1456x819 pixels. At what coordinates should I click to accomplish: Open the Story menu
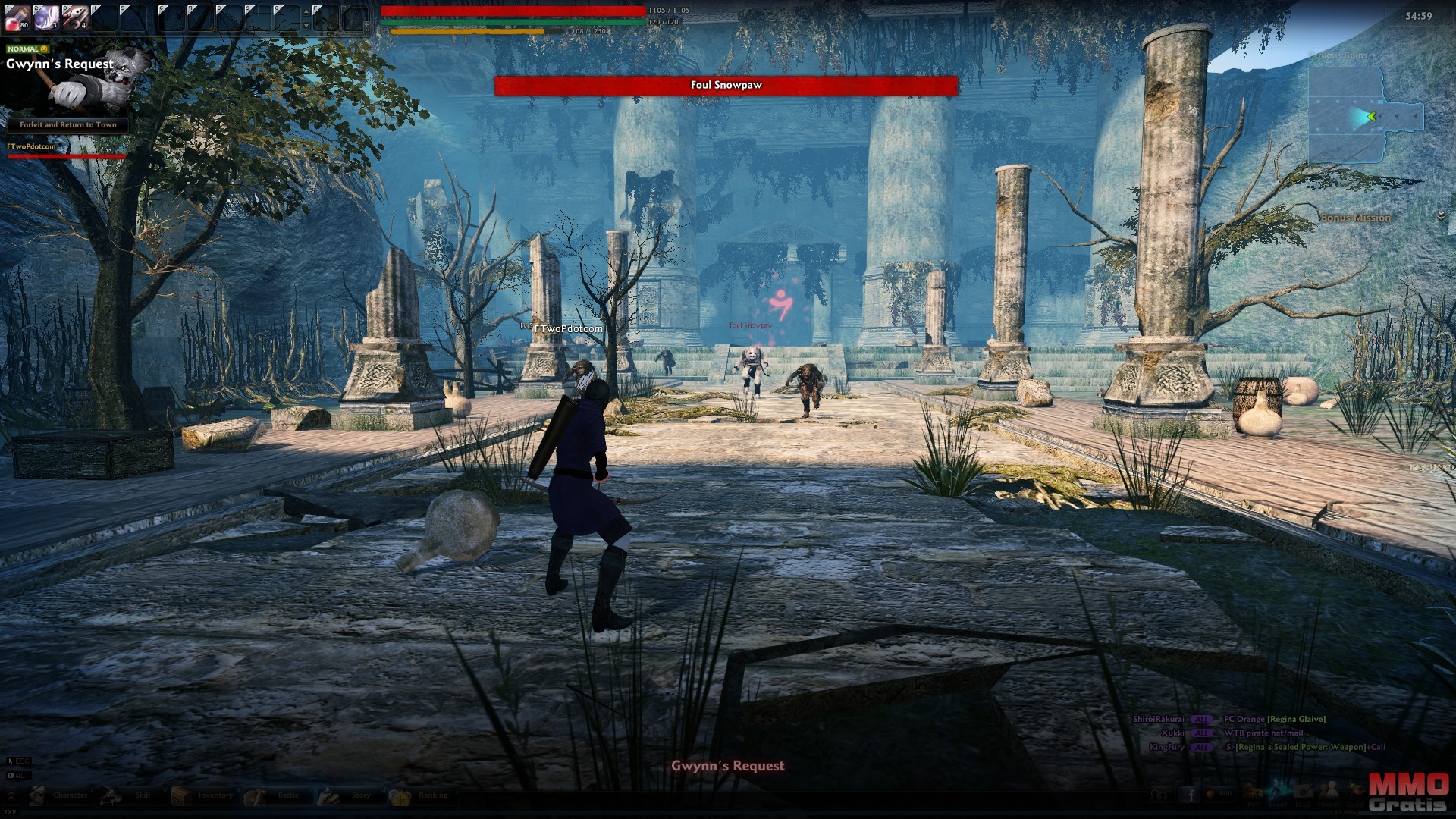click(349, 795)
